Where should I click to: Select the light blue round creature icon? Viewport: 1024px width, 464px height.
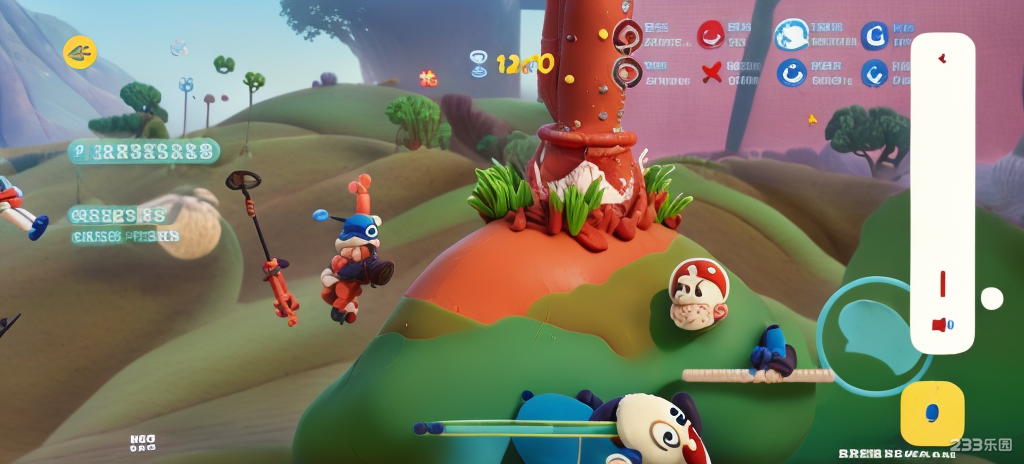click(x=791, y=35)
